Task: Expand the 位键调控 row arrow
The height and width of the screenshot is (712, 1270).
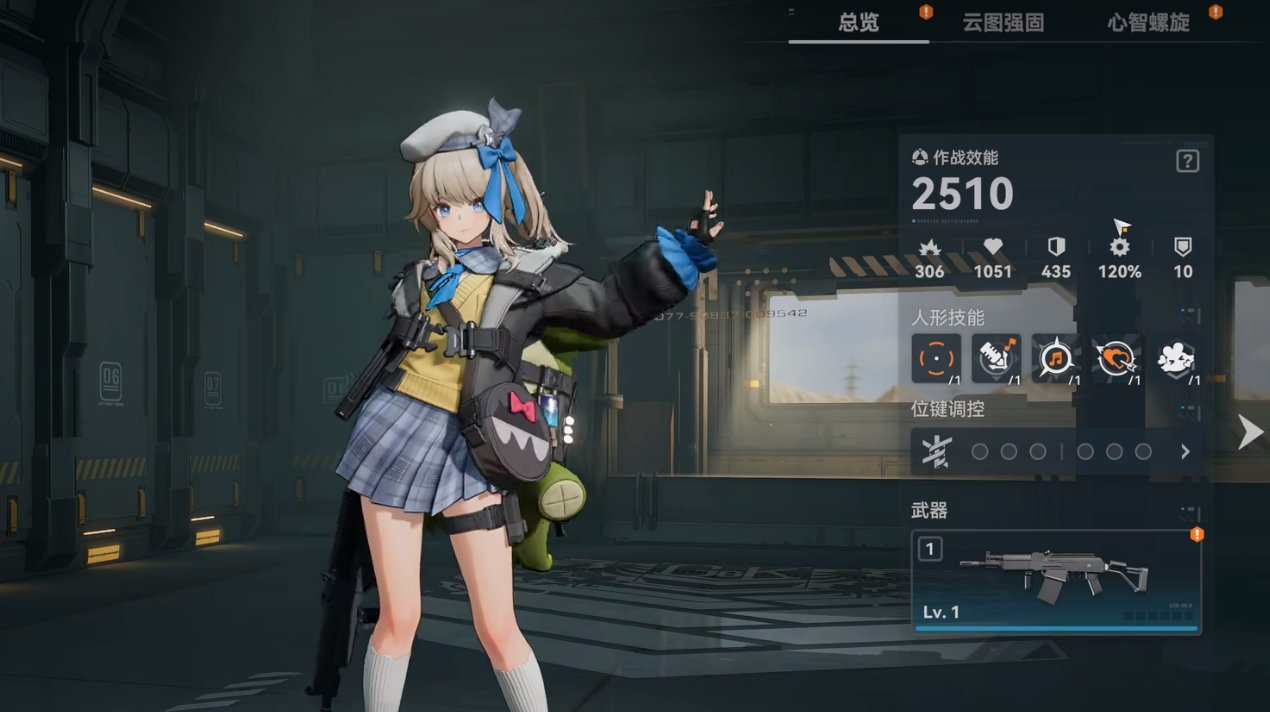Action: pos(1185,452)
